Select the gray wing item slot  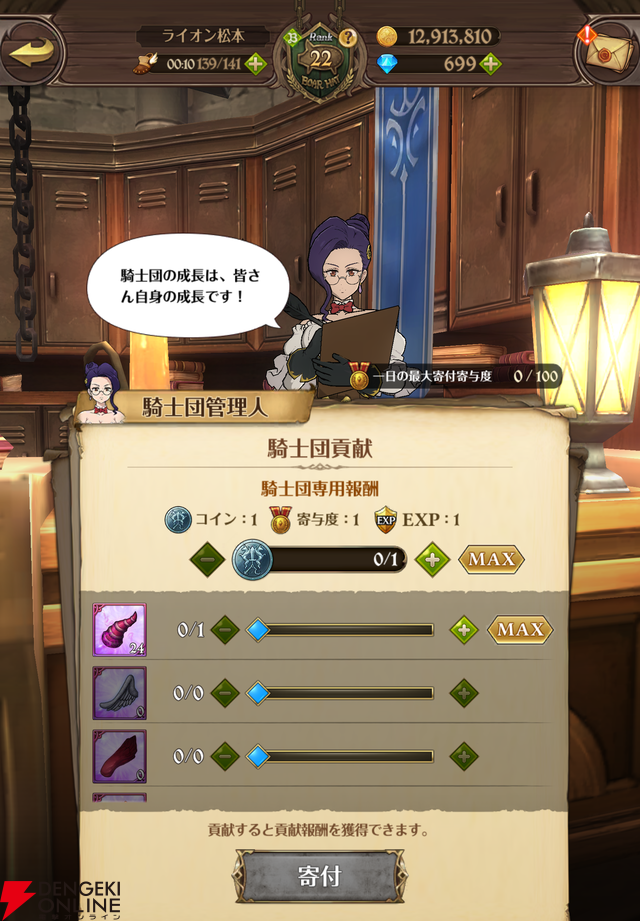tap(120, 693)
